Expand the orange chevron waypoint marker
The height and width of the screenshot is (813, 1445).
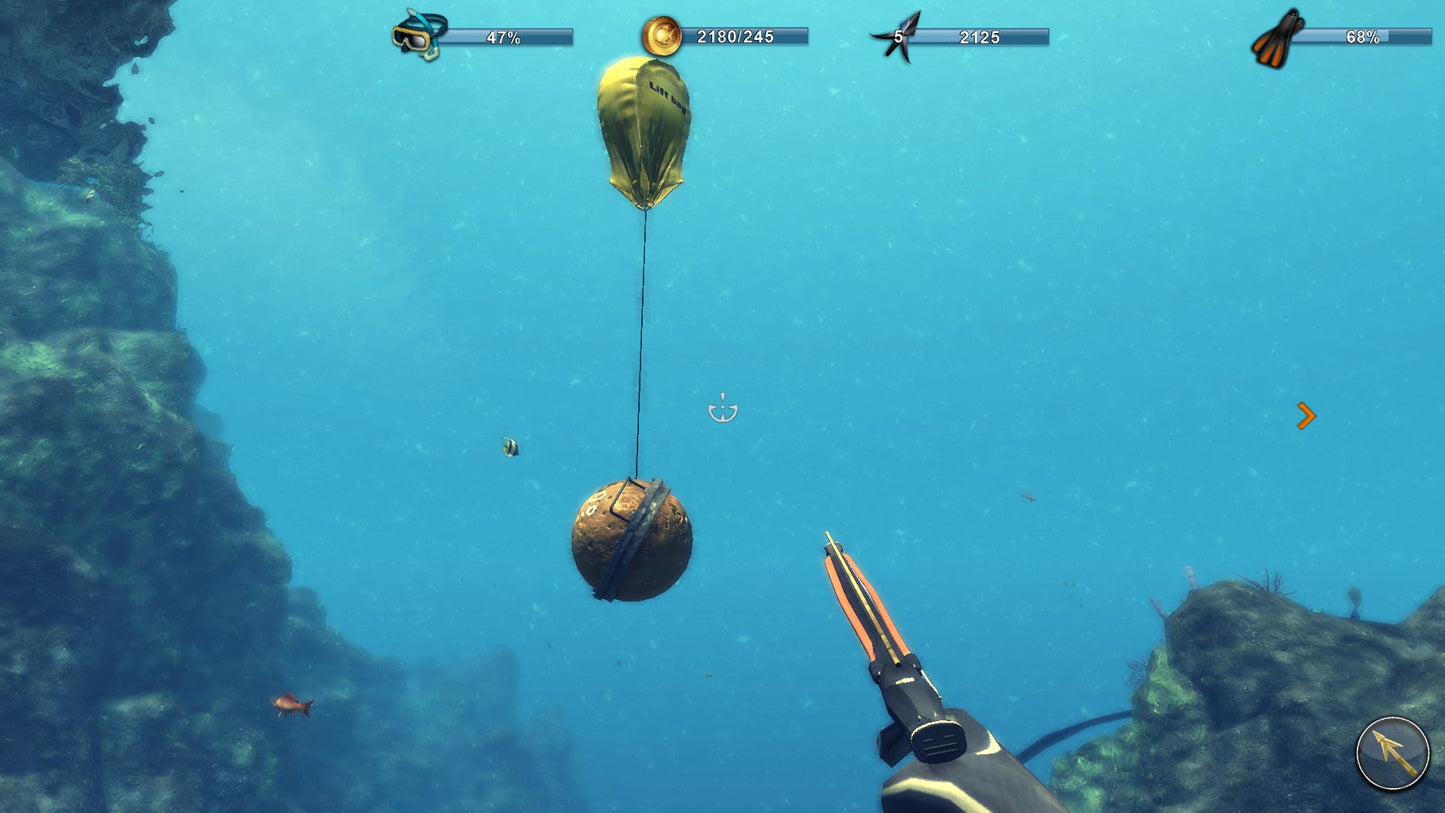(1306, 414)
